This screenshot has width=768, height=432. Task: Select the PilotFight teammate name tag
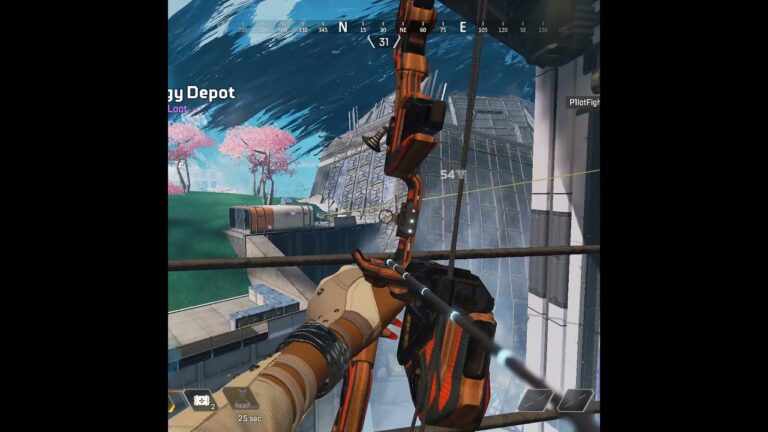point(583,102)
